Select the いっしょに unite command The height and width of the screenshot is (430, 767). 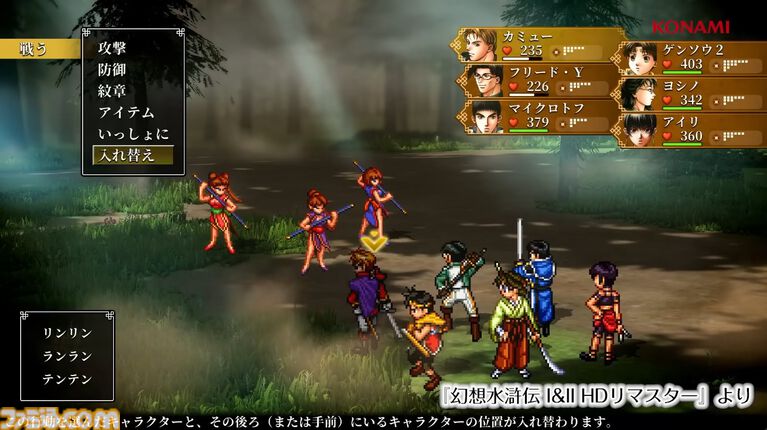(x=133, y=134)
